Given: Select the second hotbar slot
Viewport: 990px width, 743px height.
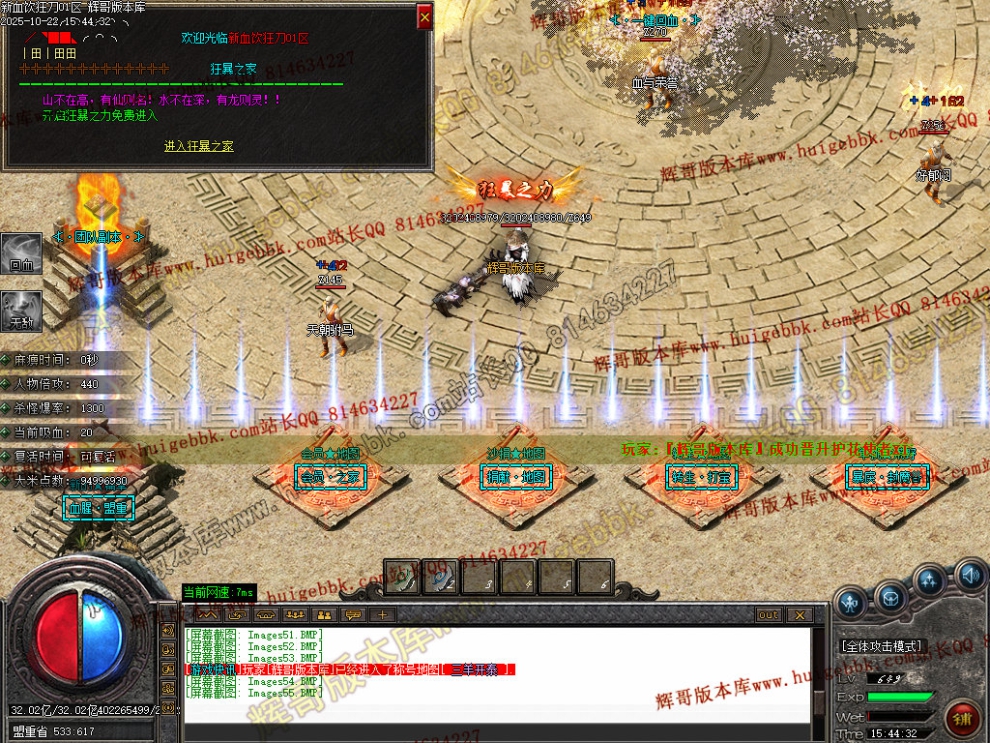Looking at the screenshot, I should click(440, 576).
